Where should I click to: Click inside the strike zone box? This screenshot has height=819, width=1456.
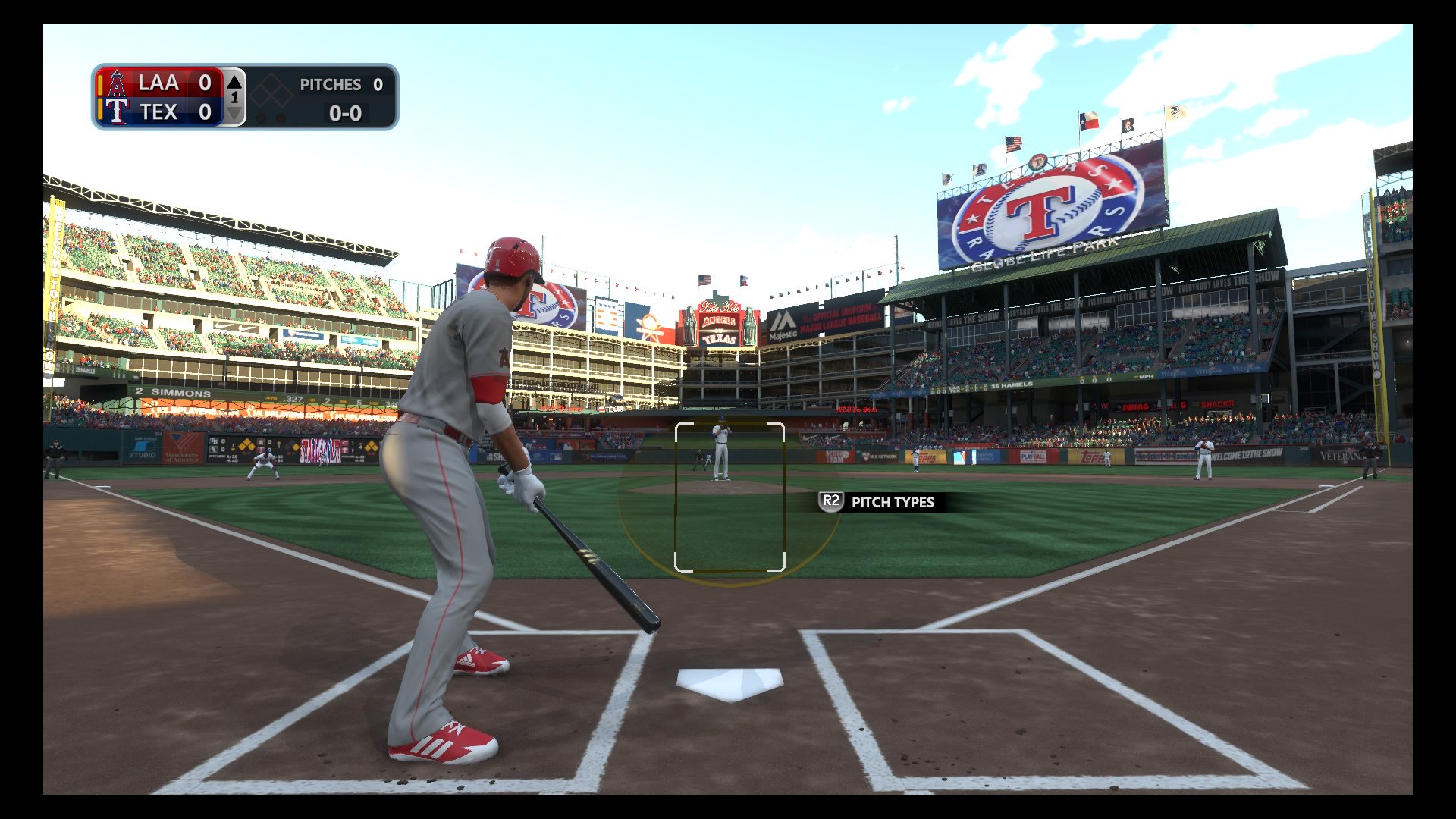[730, 497]
